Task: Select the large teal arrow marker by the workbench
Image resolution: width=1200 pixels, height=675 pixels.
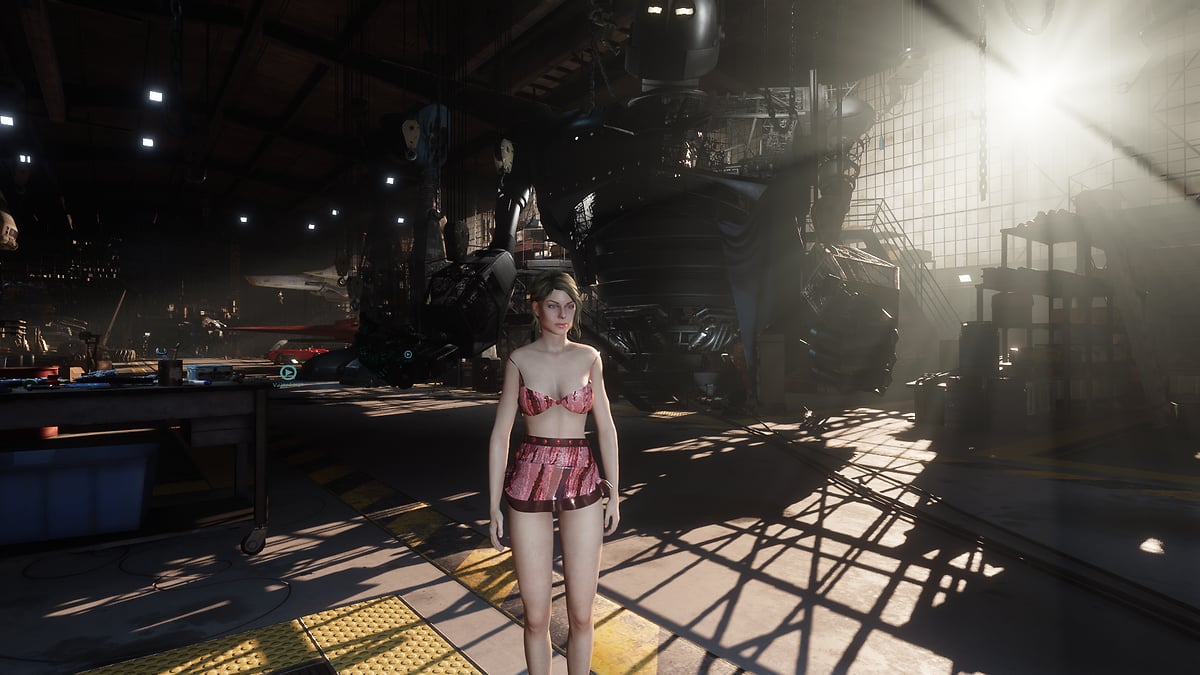Action: click(288, 373)
